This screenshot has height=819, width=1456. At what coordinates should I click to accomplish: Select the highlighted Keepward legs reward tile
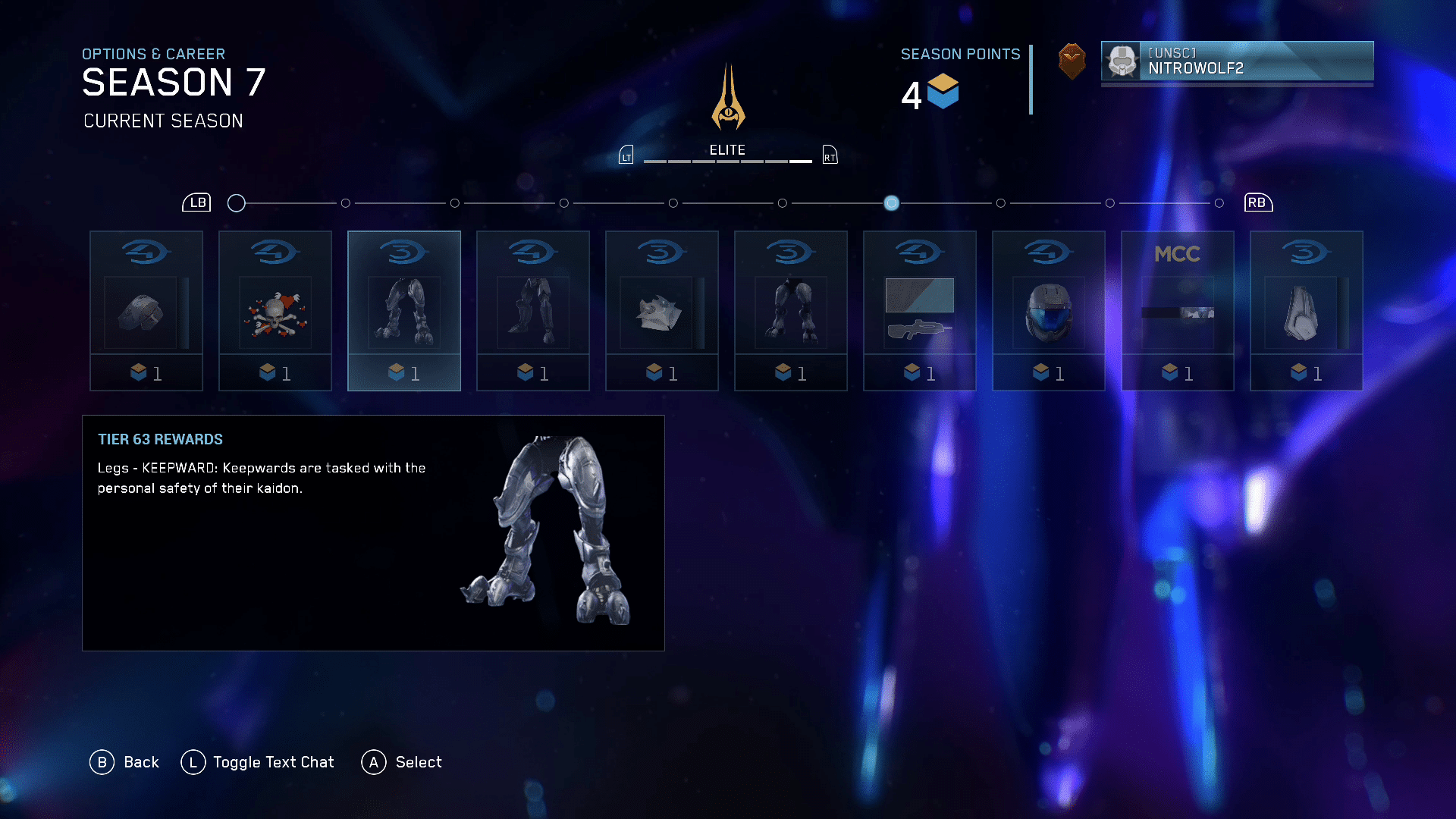(403, 311)
